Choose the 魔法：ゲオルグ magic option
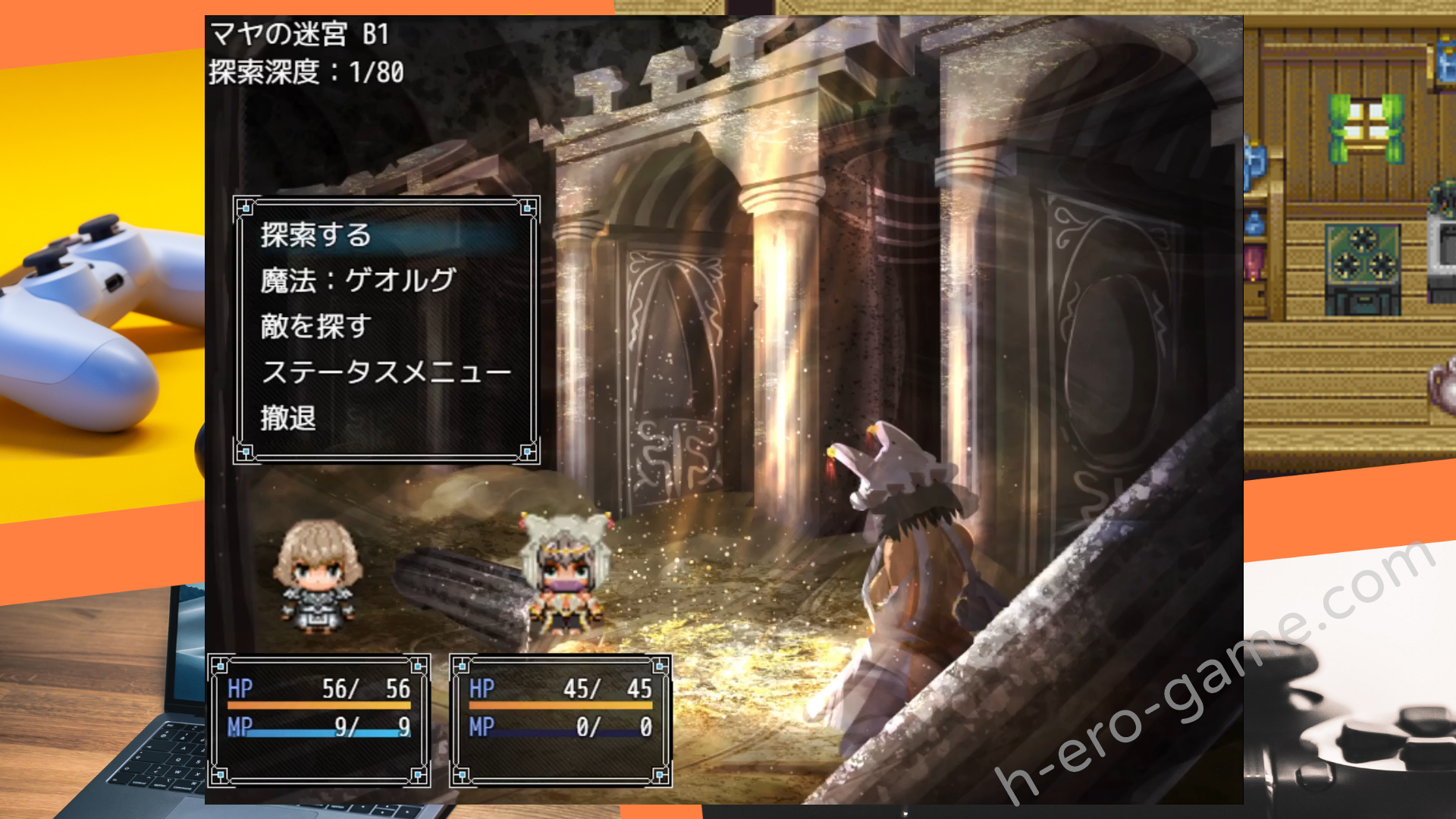The height and width of the screenshot is (819, 1456). click(x=357, y=281)
